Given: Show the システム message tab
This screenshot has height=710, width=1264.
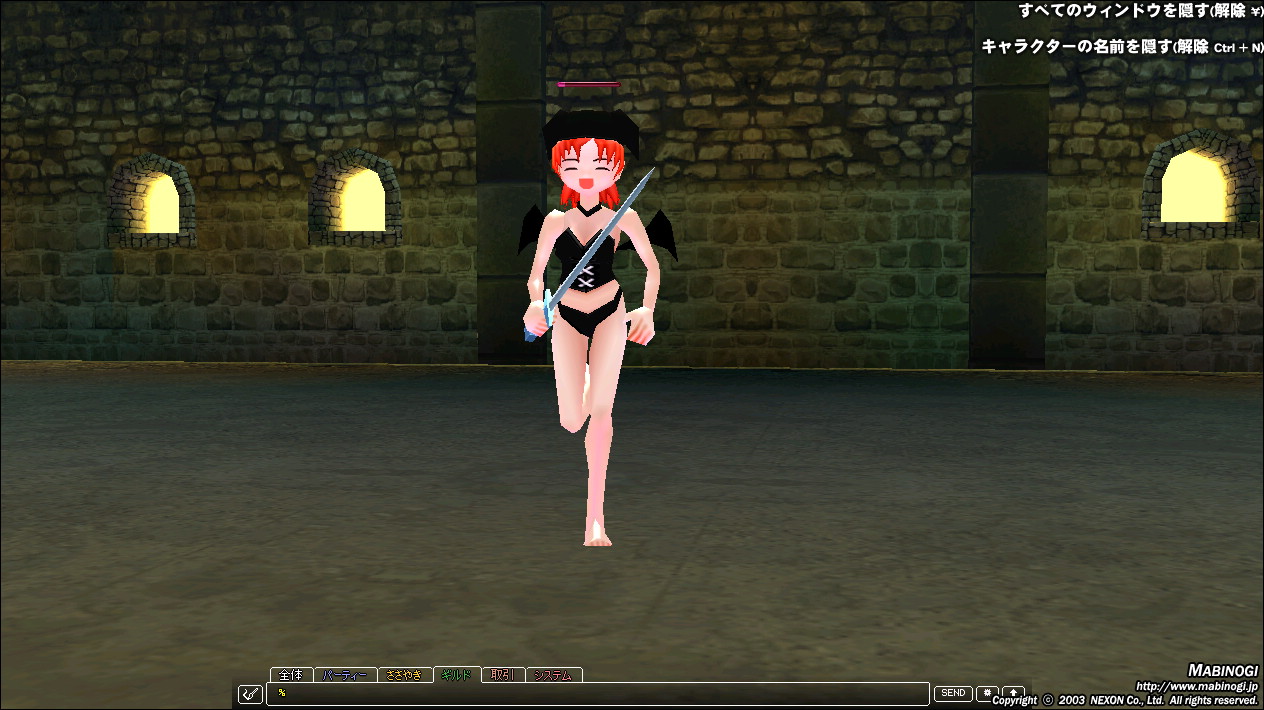Looking at the screenshot, I should tap(553, 675).
